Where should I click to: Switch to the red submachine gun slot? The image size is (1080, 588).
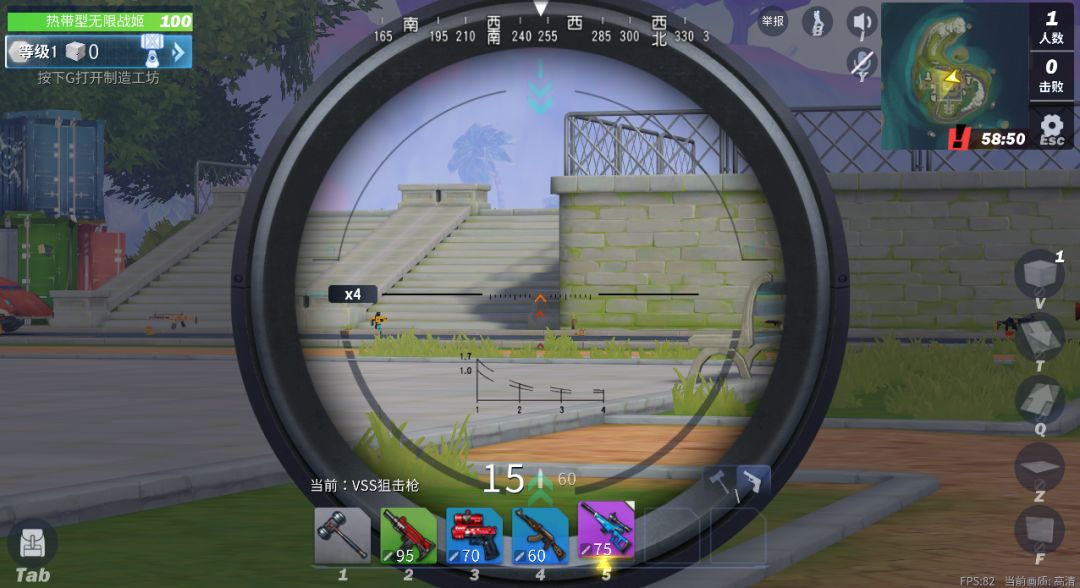(x=408, y=535)
